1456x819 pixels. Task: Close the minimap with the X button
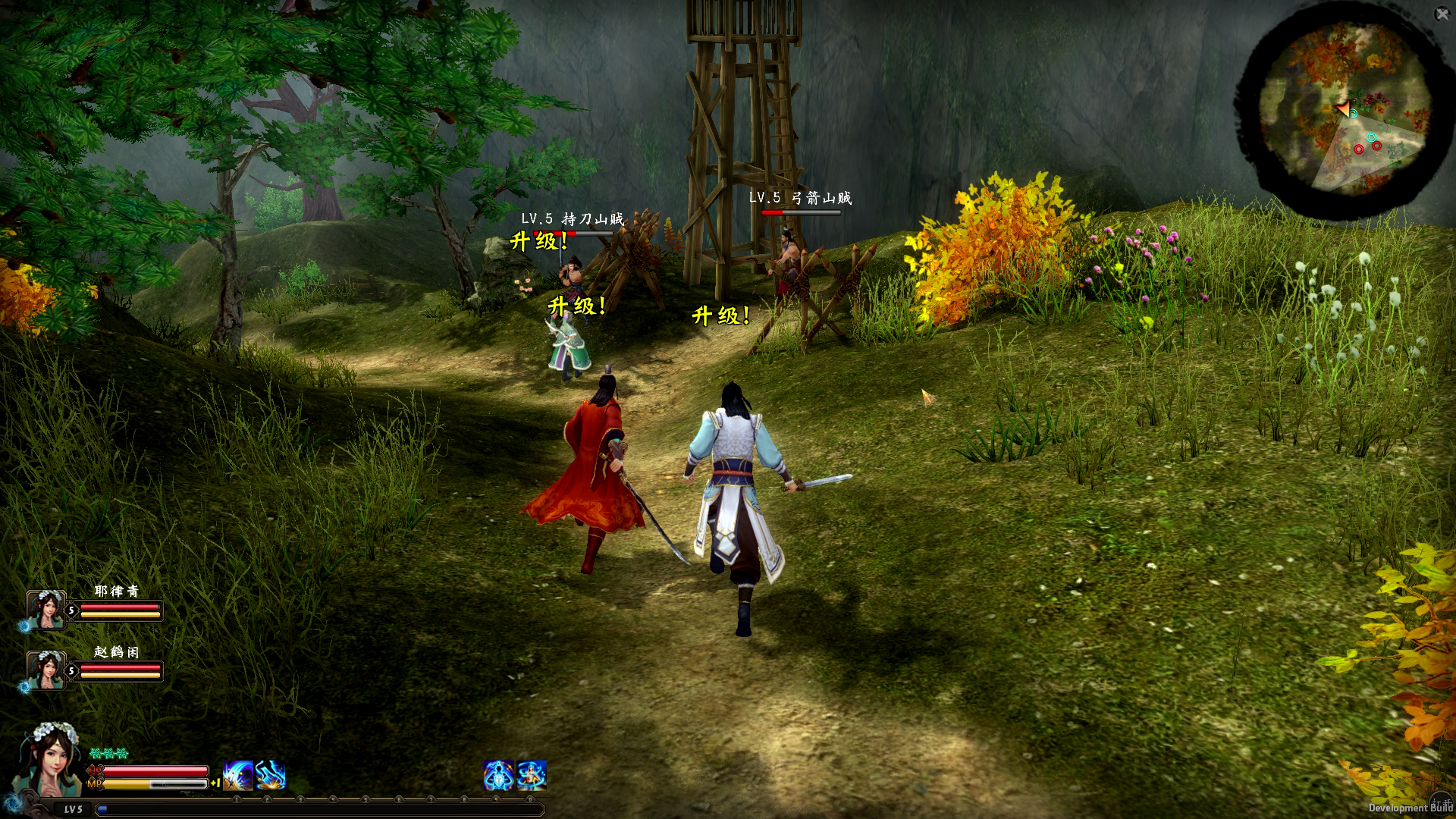click(1442, 14)
